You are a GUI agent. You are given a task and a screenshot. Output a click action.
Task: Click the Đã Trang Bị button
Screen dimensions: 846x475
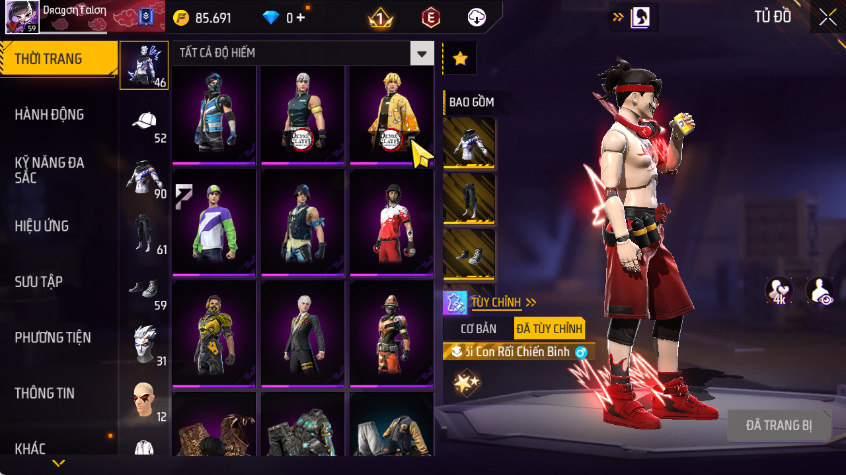pyautogui.click(x=779, y=425)
